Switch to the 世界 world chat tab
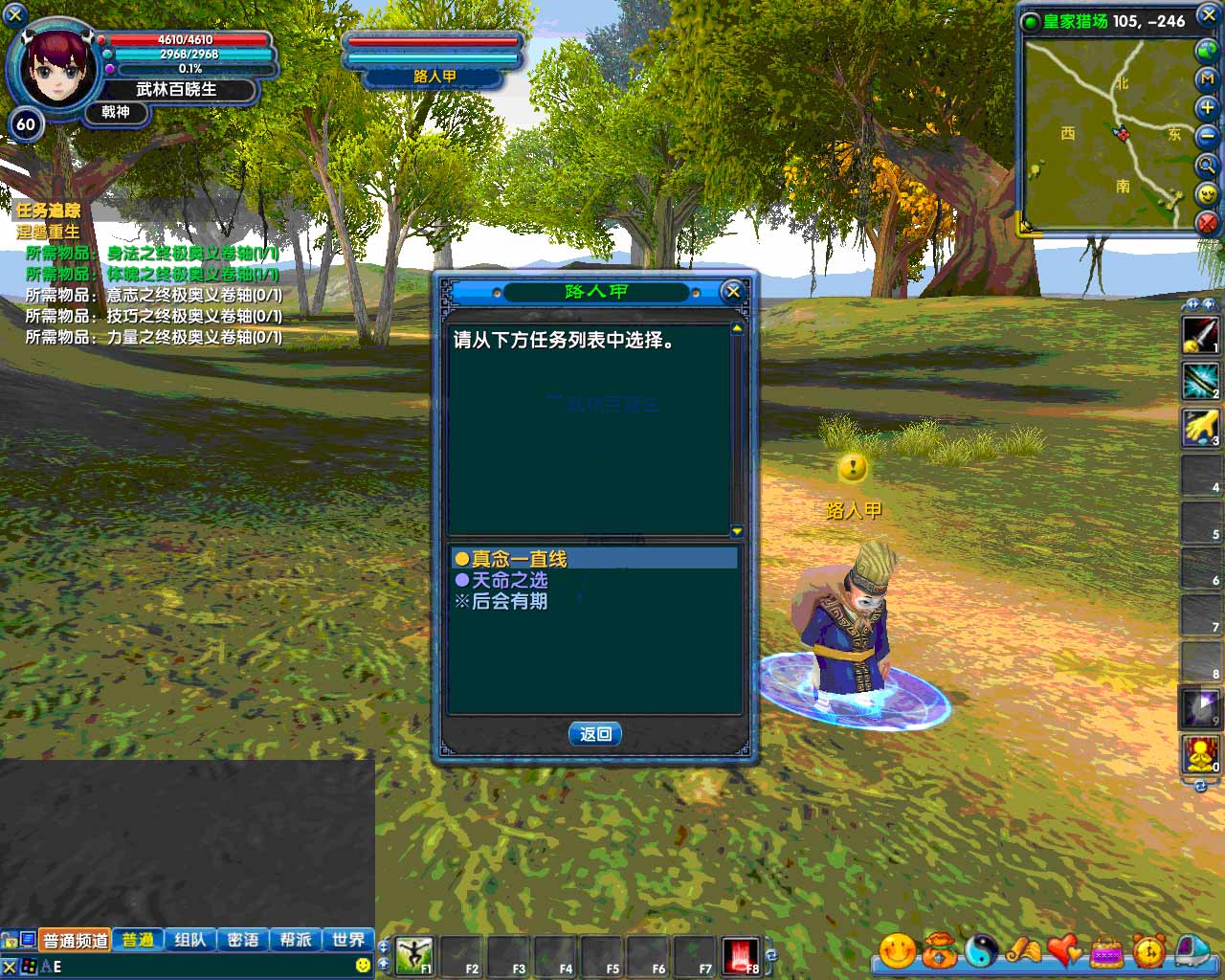 pyautogui.click(x=348, y=940)
